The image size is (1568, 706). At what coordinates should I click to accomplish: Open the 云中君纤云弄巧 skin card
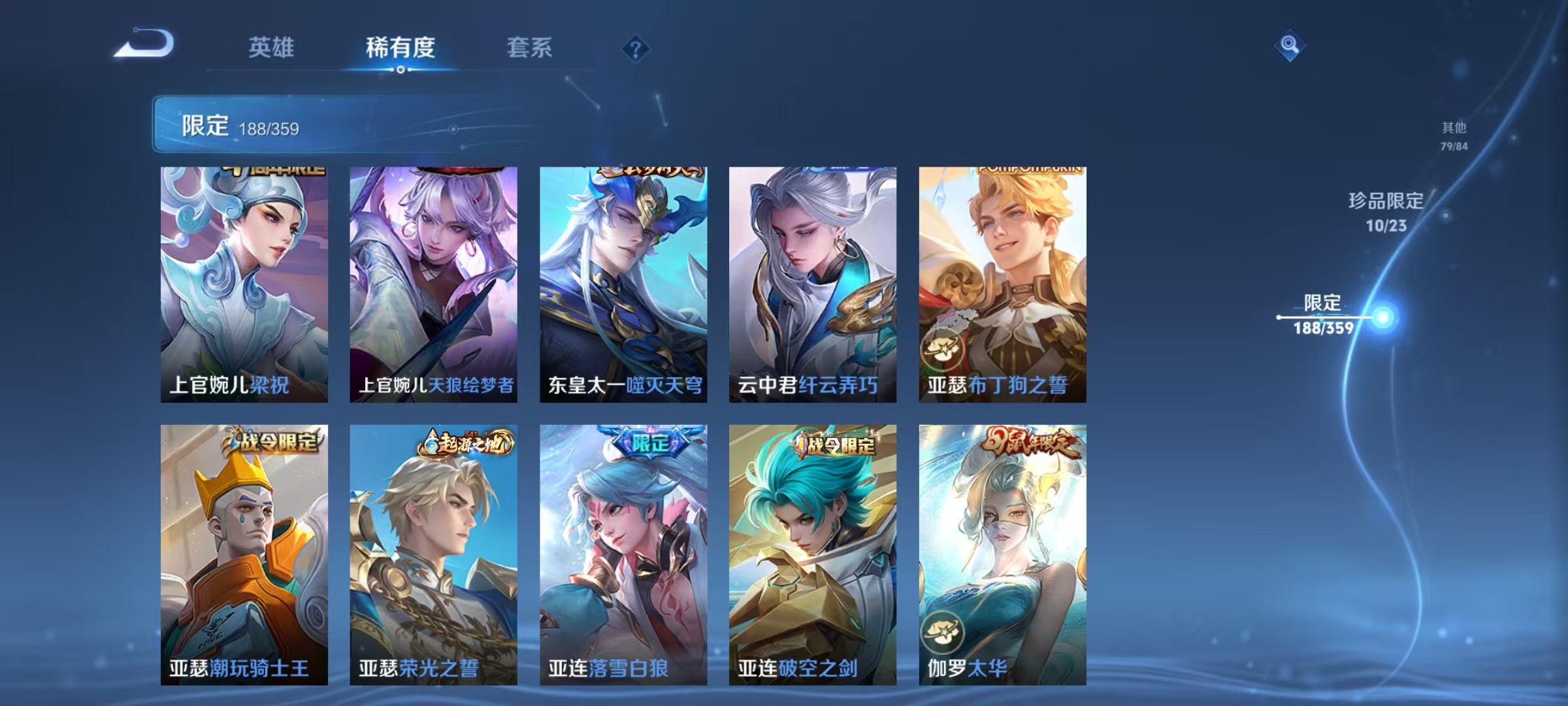tap(812, 281)
